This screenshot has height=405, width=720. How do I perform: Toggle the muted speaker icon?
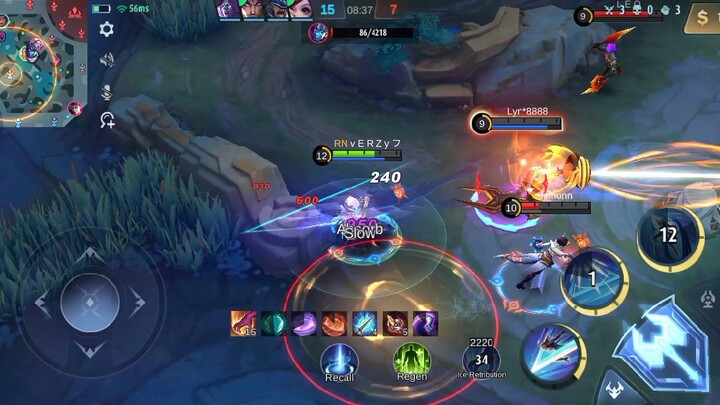pyautogui.click(x=106, y=61)
